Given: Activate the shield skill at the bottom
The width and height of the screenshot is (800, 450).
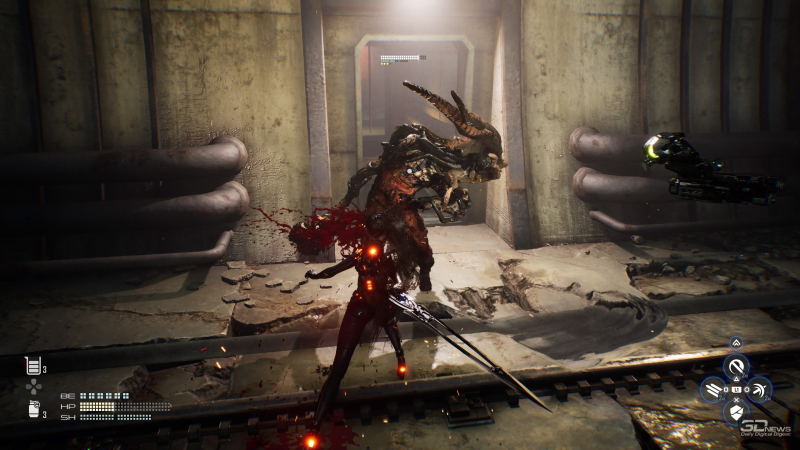Looking at the screenshot, I should [736, 411].
